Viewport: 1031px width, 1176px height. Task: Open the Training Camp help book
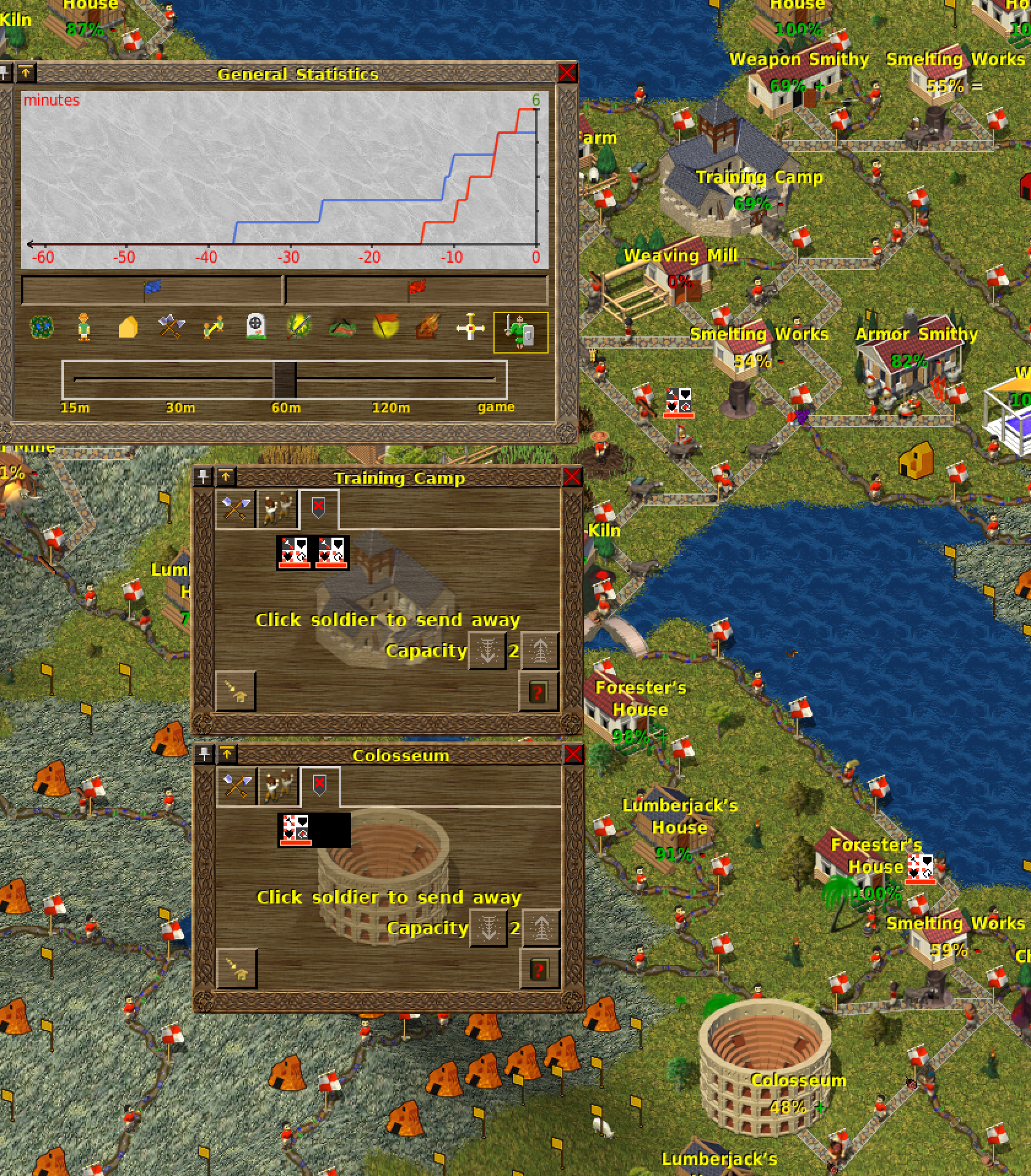point(538,692)
